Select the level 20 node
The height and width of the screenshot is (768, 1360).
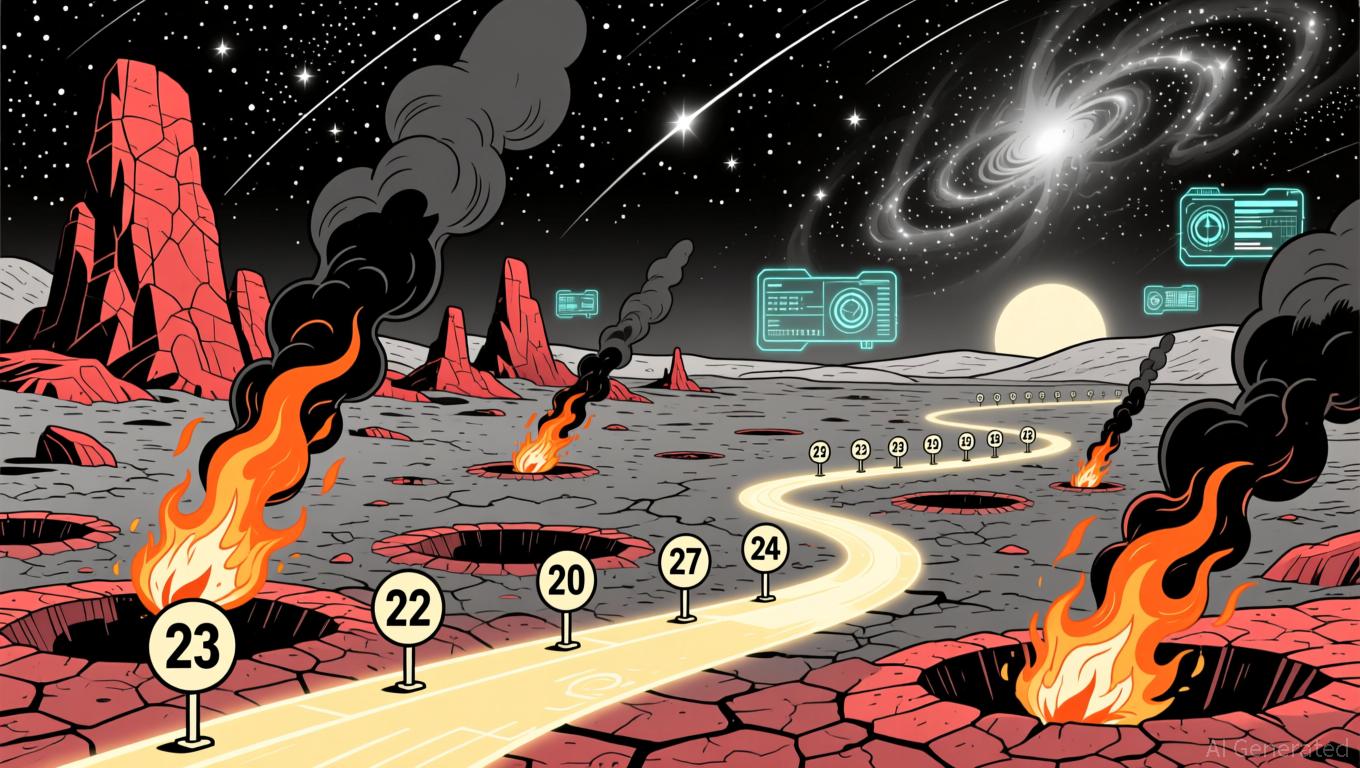(x=566, y=581)
